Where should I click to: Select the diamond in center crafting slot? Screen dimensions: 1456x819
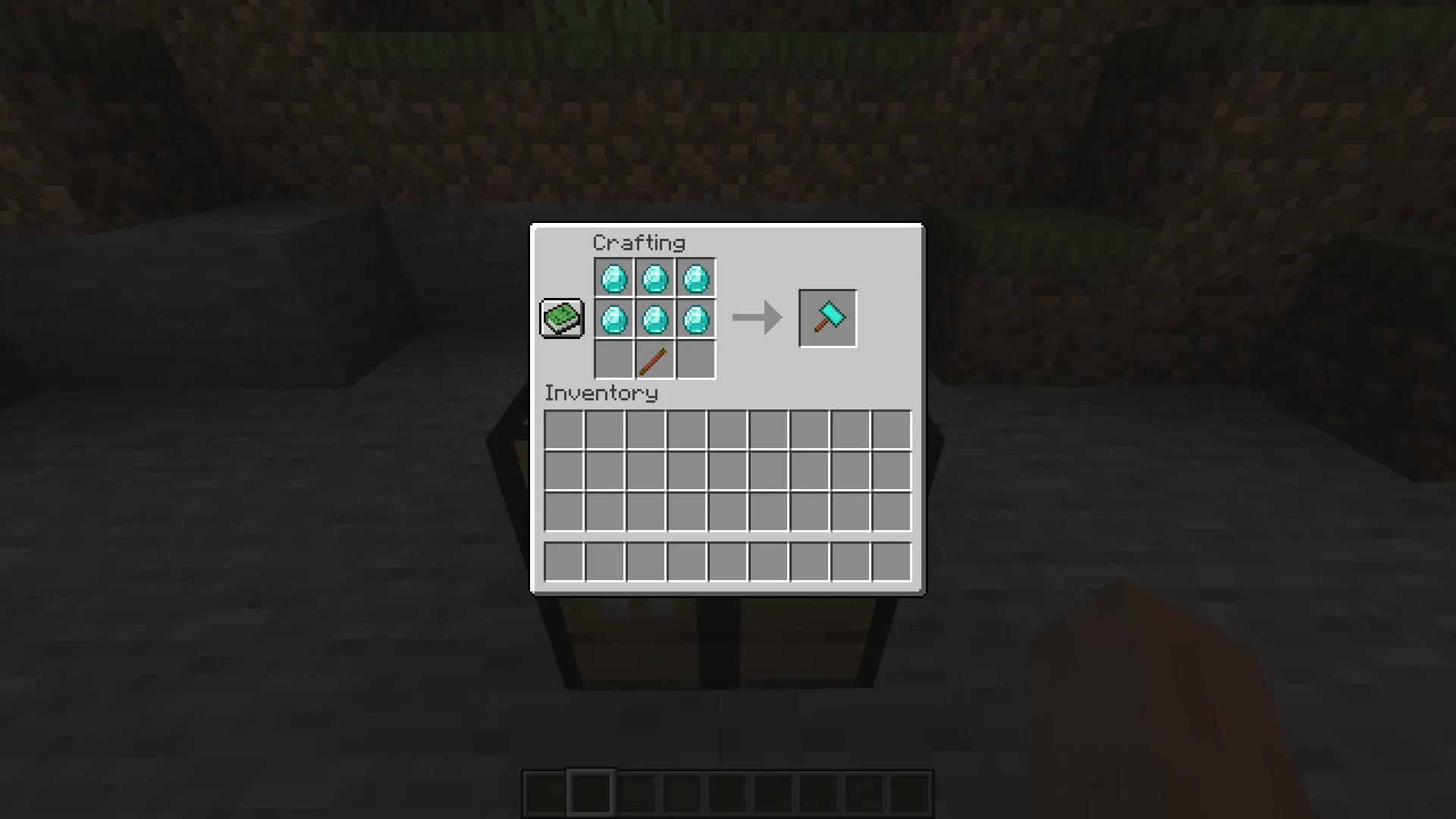coord(655,318)
